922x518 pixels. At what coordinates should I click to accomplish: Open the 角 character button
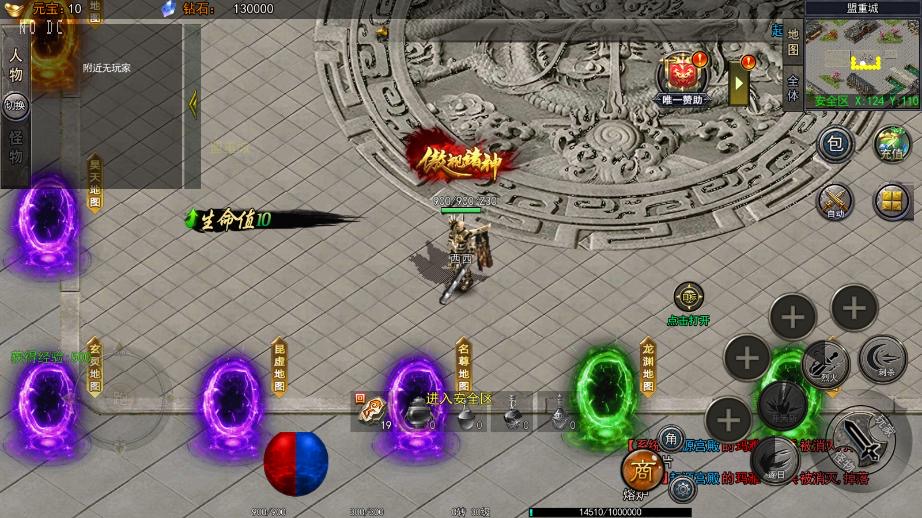pos(671,437)
